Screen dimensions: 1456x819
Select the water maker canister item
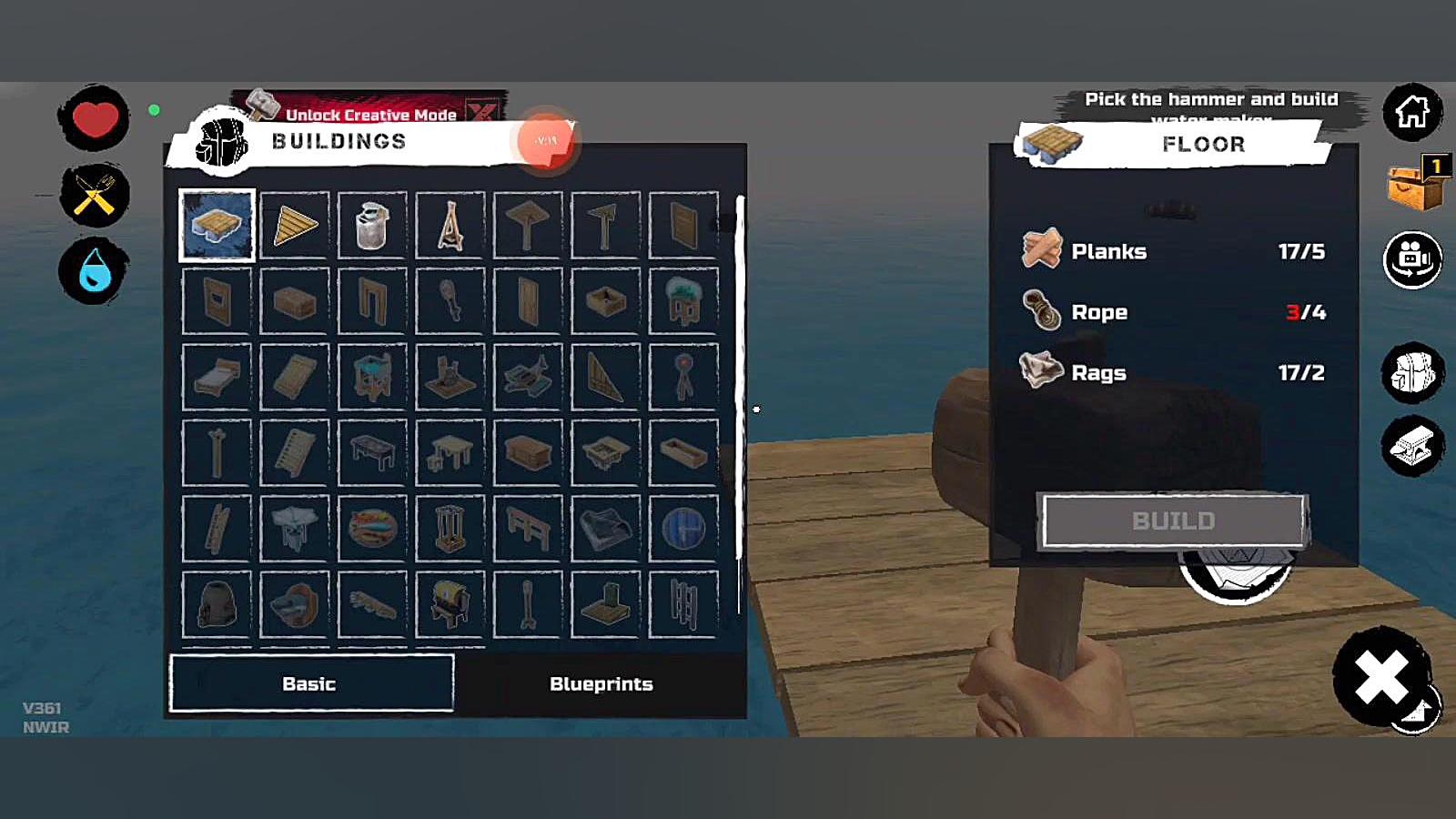coord(372,225)
